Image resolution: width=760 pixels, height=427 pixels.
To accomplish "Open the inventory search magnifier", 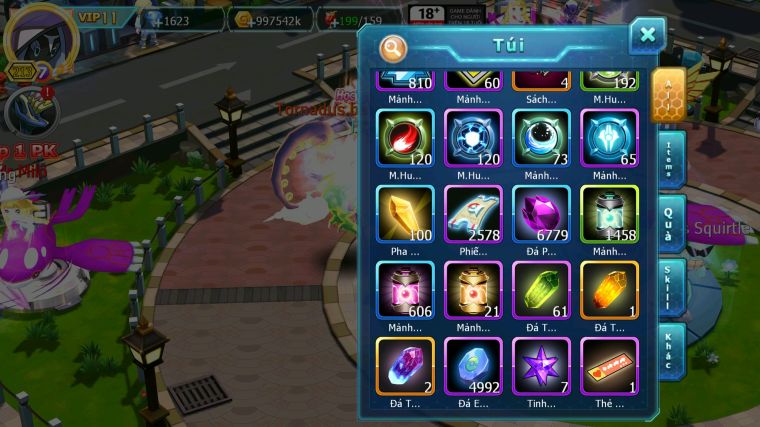I will pyautogui.click(x=394, y=47).
